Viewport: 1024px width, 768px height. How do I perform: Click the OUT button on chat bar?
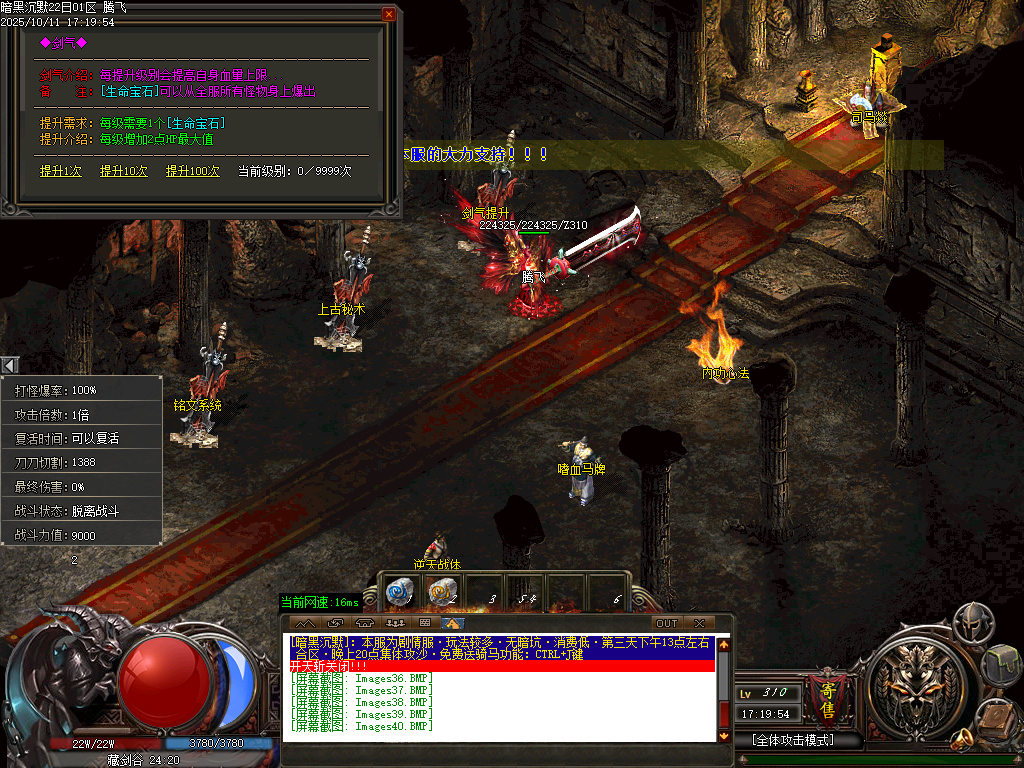666,623
